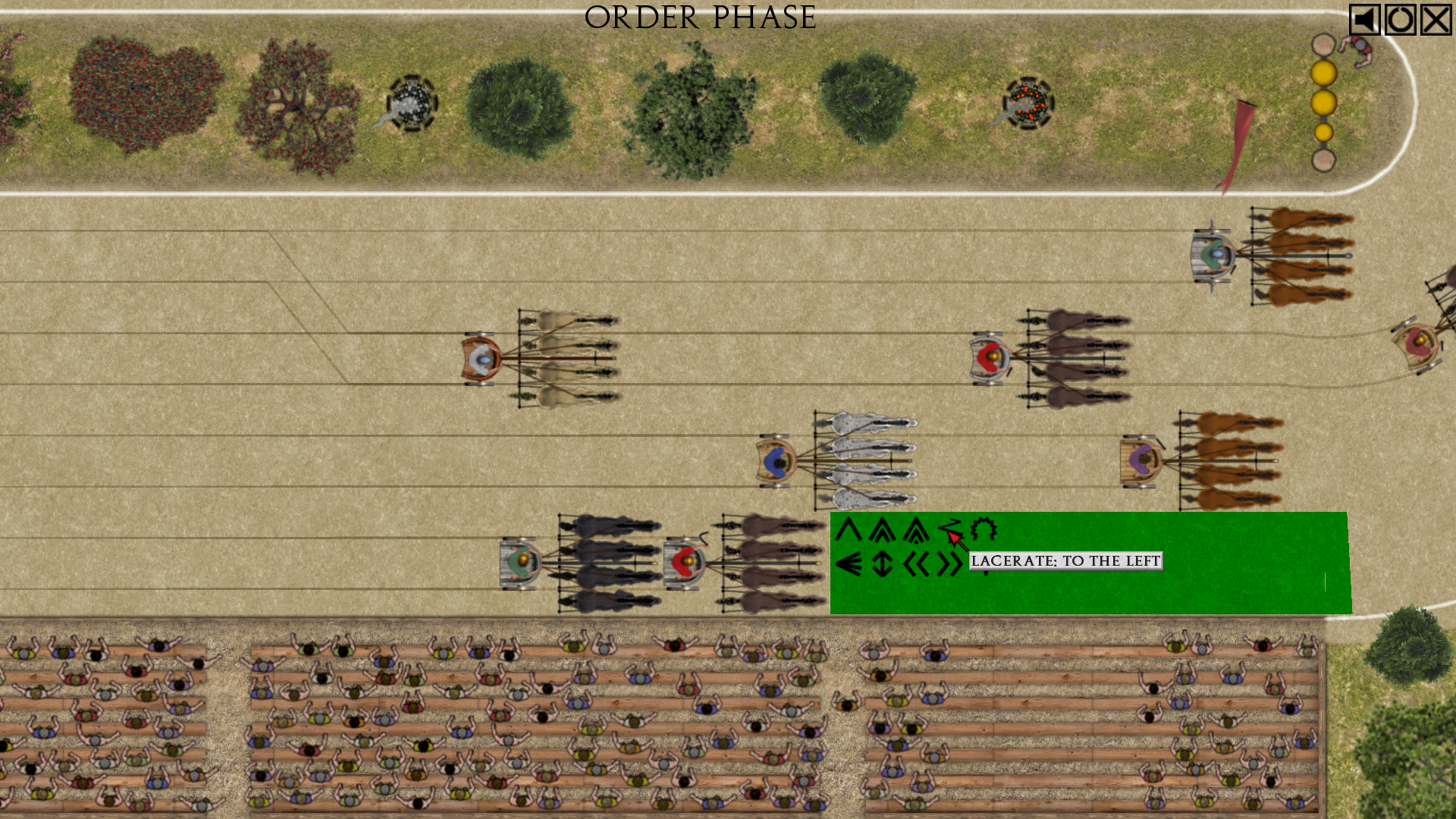Select the vertical double-arrow order icon

coord(882,564)
